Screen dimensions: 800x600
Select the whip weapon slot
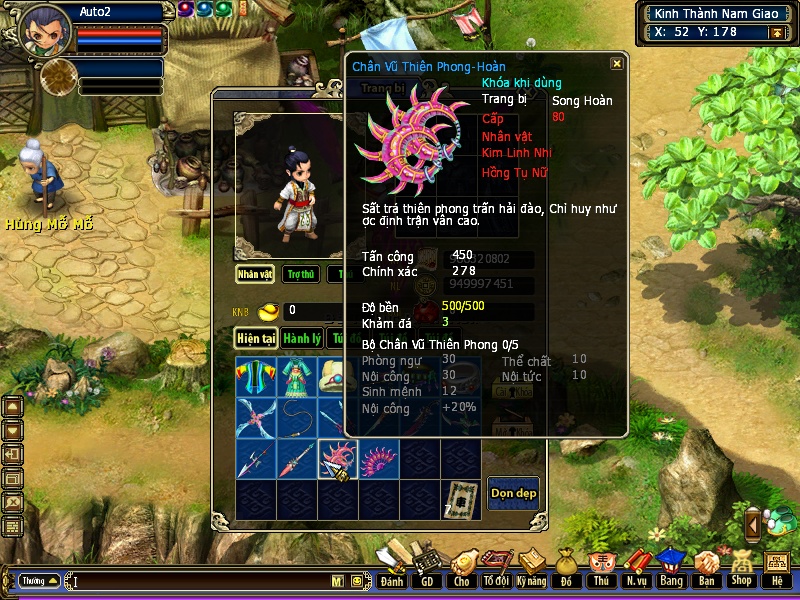[x=297, y=417]
